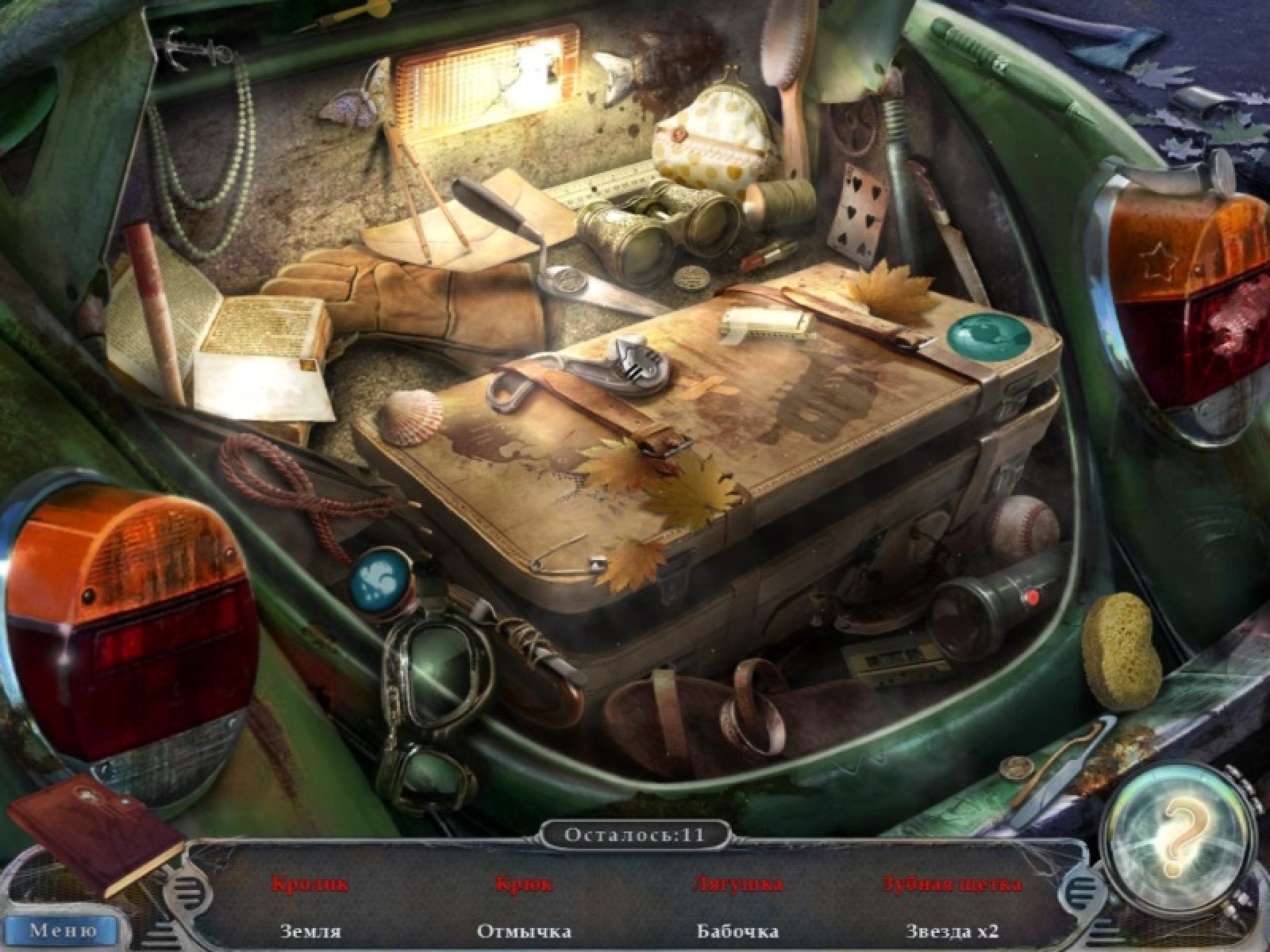Select the Кролик entry in the item list
This screenshot has height=952, width=1270.
pos(310,883)
